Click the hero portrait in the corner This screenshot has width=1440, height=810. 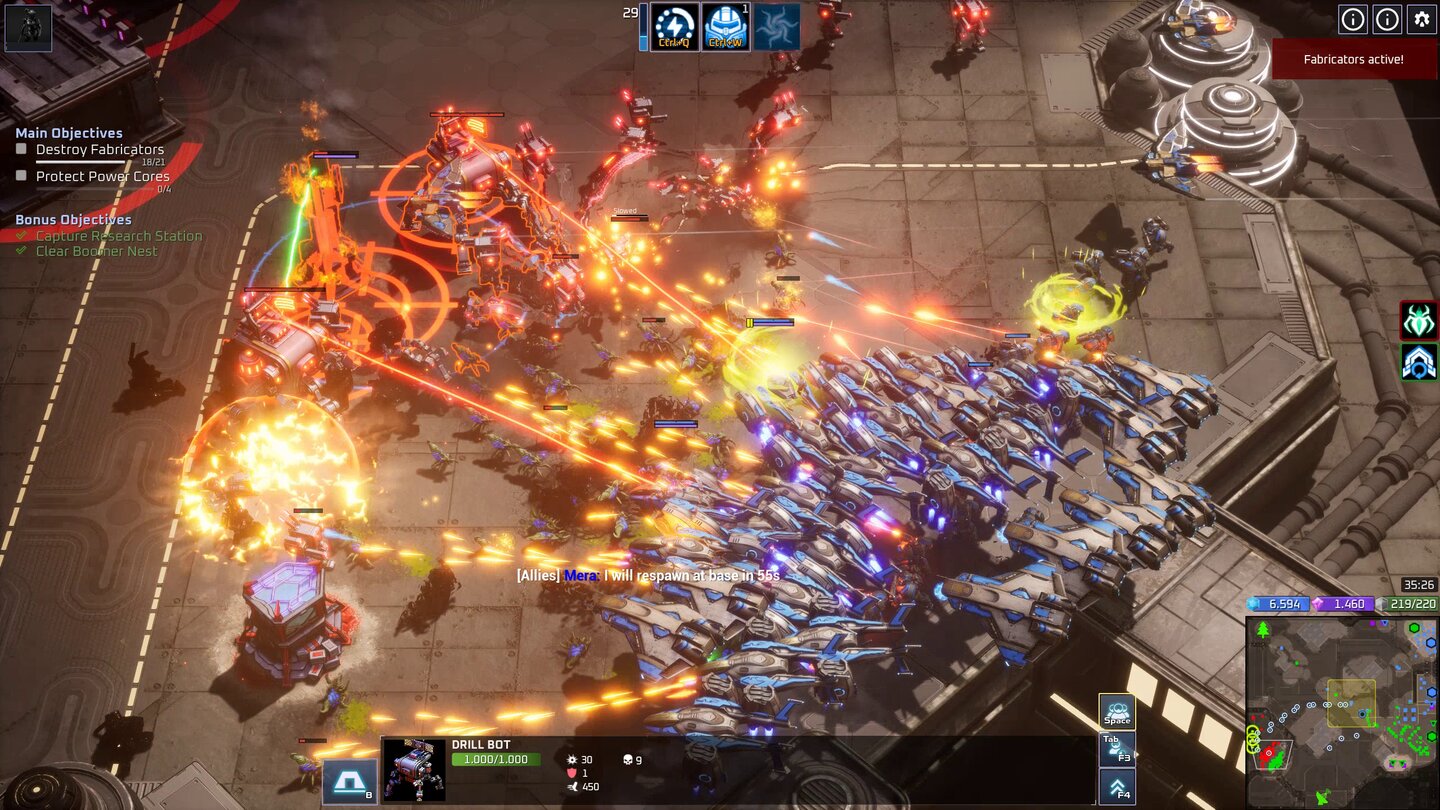(x=28, y=27)
